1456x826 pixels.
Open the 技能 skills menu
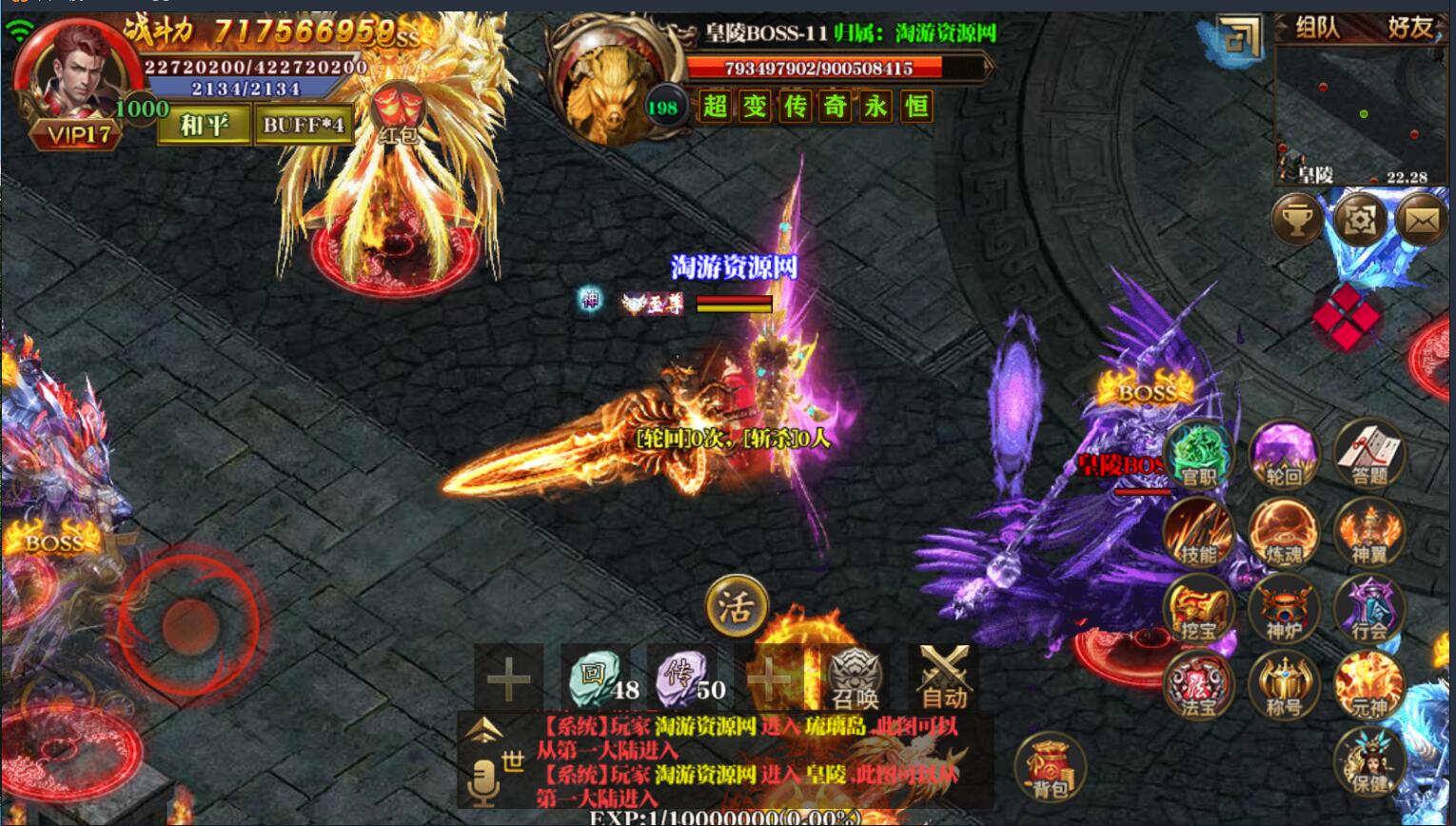[x=1199, y=533]
